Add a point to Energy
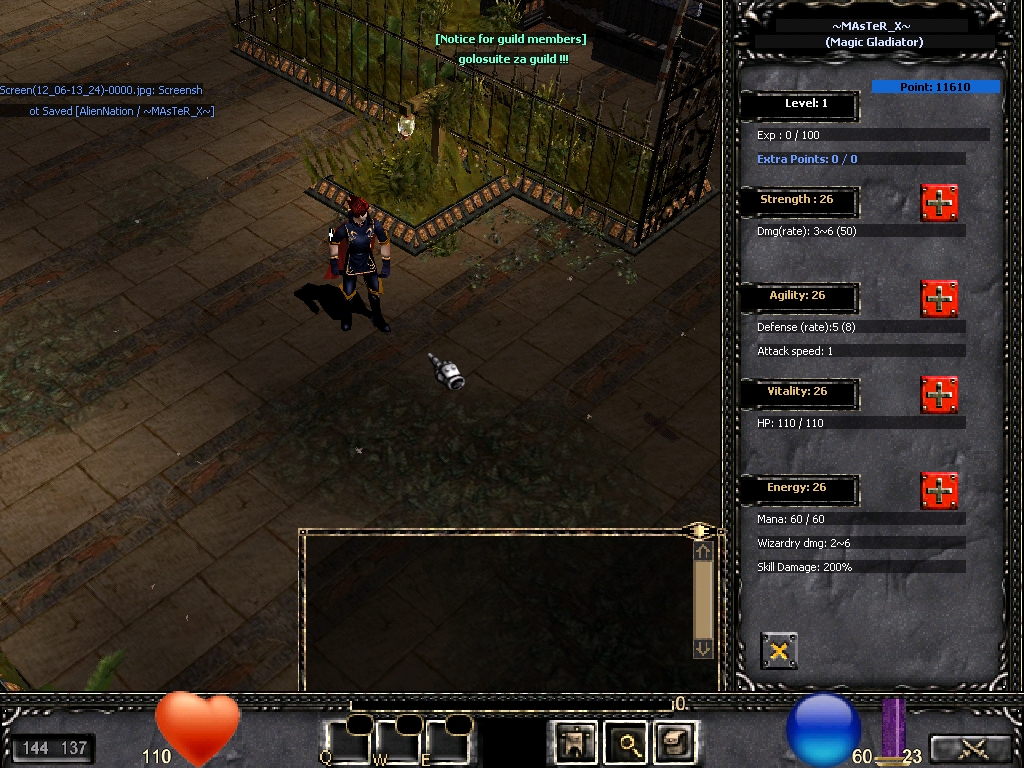This screenshot has height=768, width=1024. click(x=939, y=491)
